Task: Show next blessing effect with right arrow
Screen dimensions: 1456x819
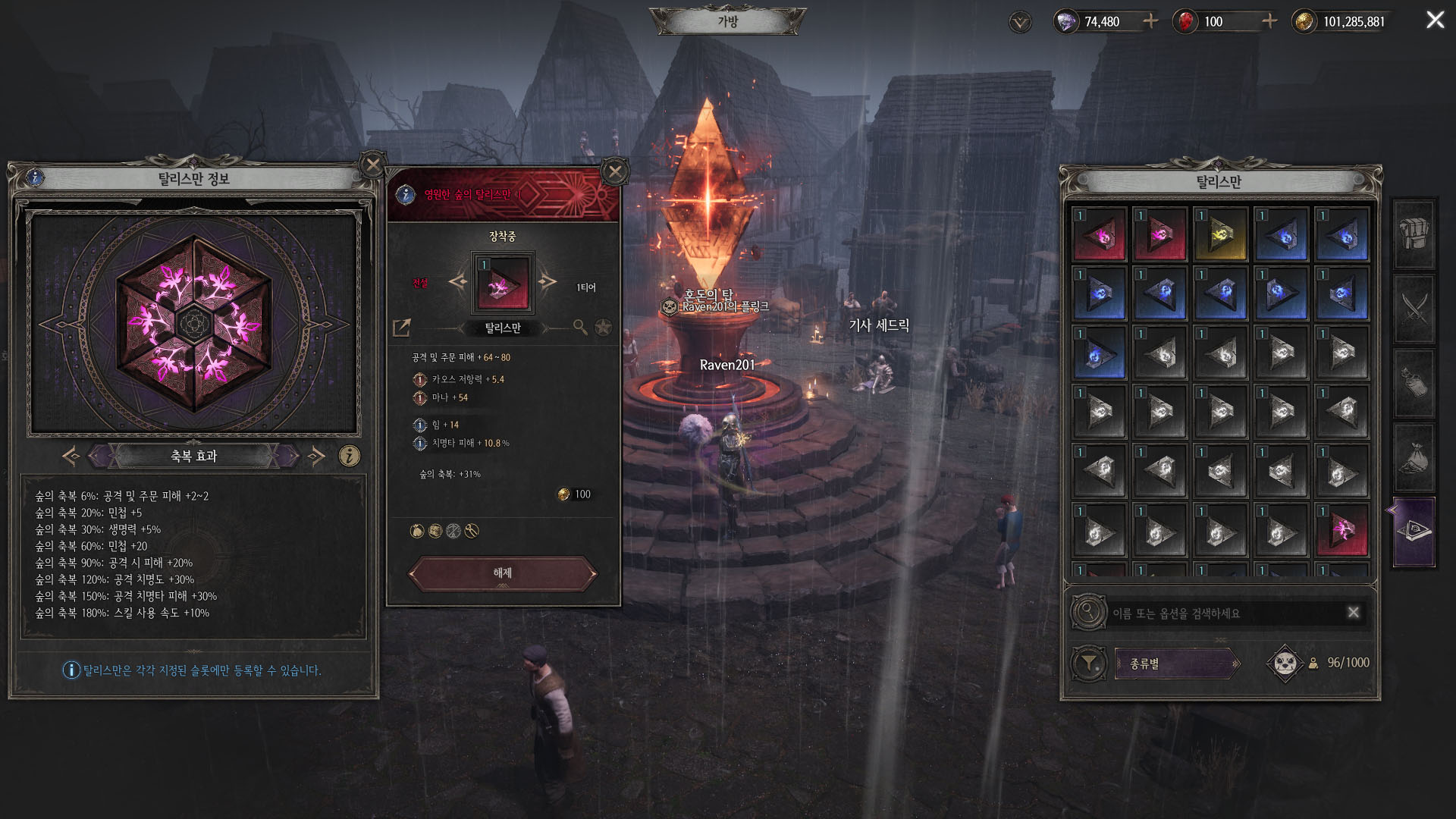Action: tap(316, 456)
